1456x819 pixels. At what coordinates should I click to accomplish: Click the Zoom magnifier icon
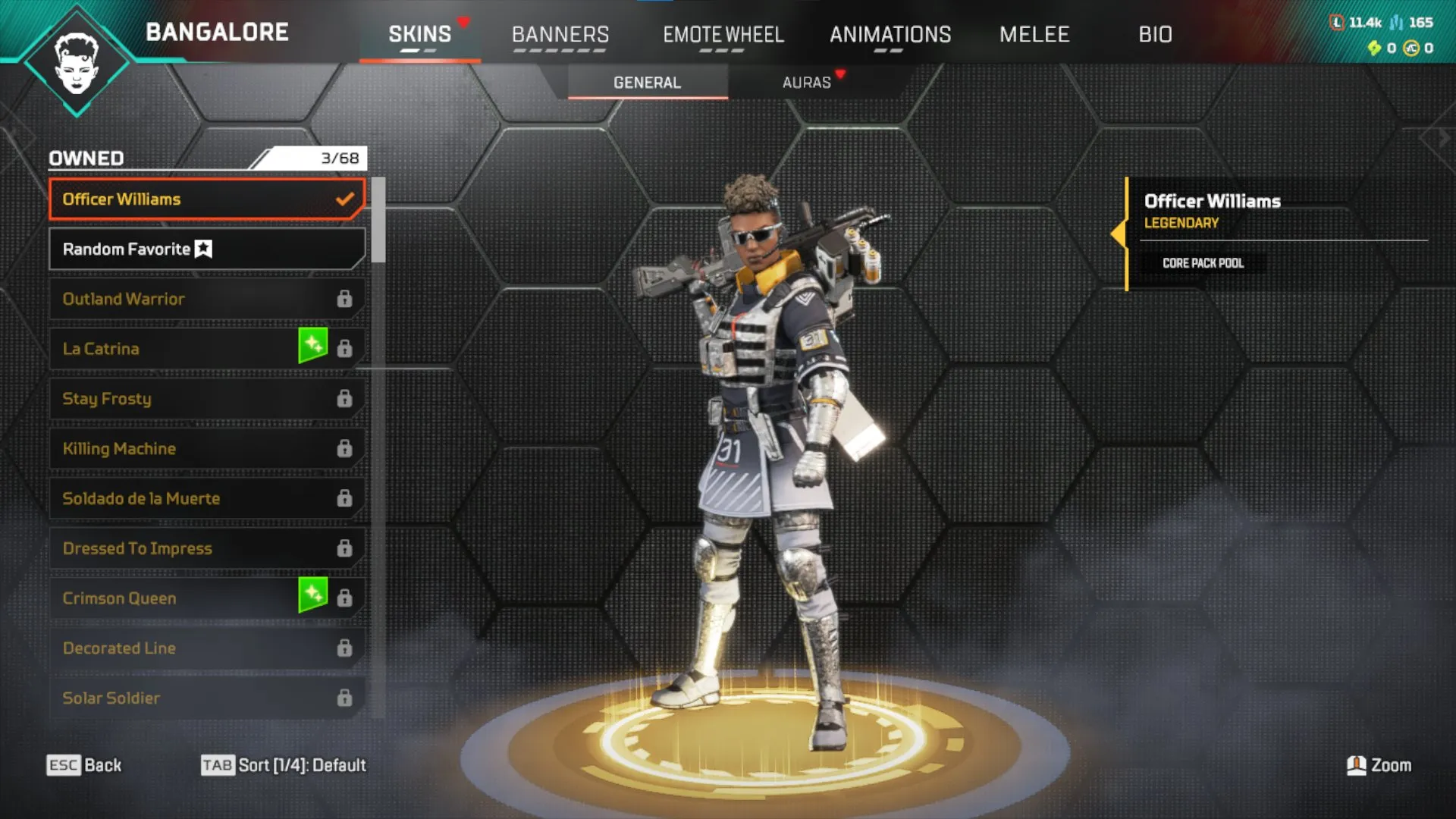1356,766
